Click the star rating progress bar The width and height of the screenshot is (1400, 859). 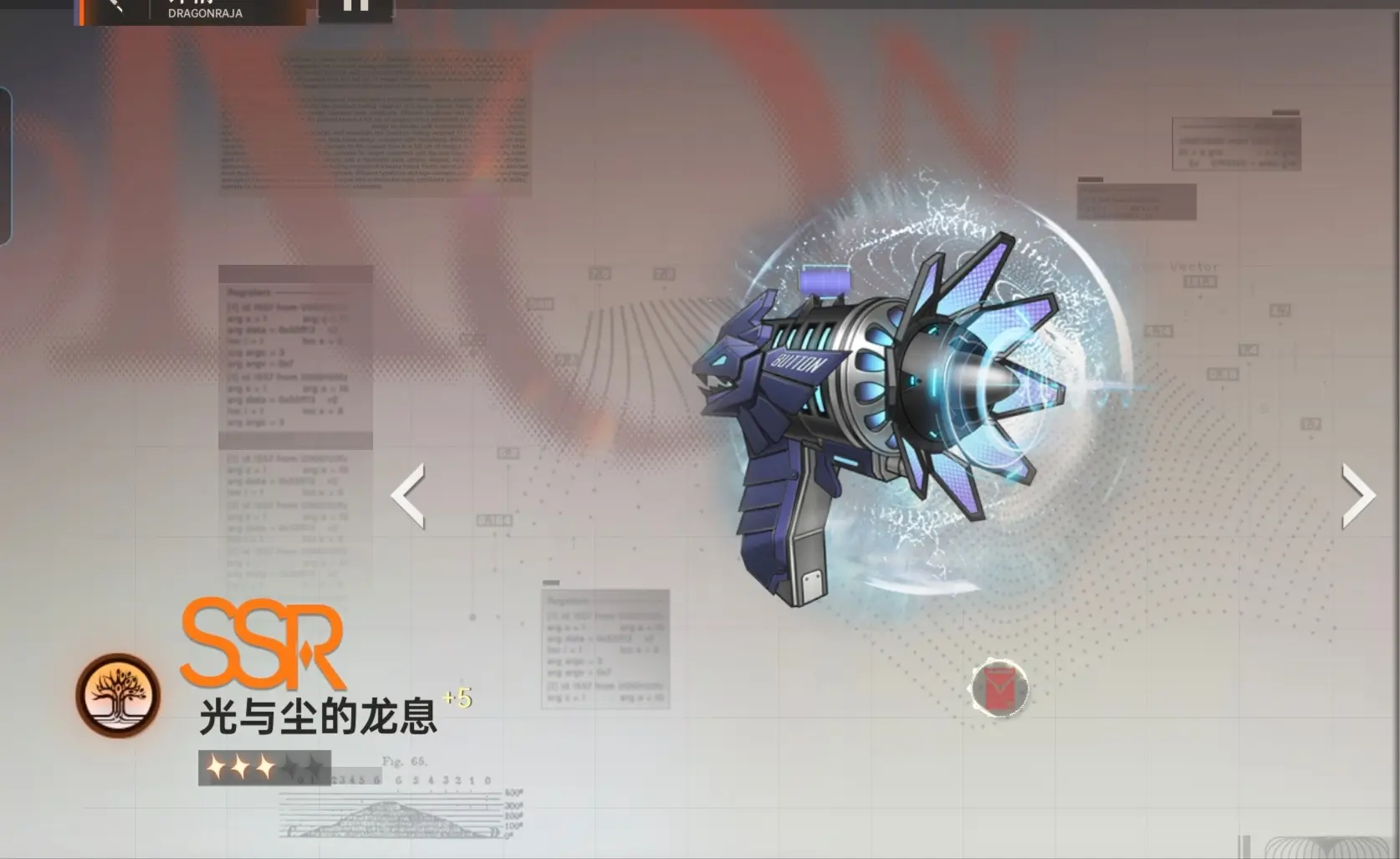pyautogui.click(x=263, y=765)
